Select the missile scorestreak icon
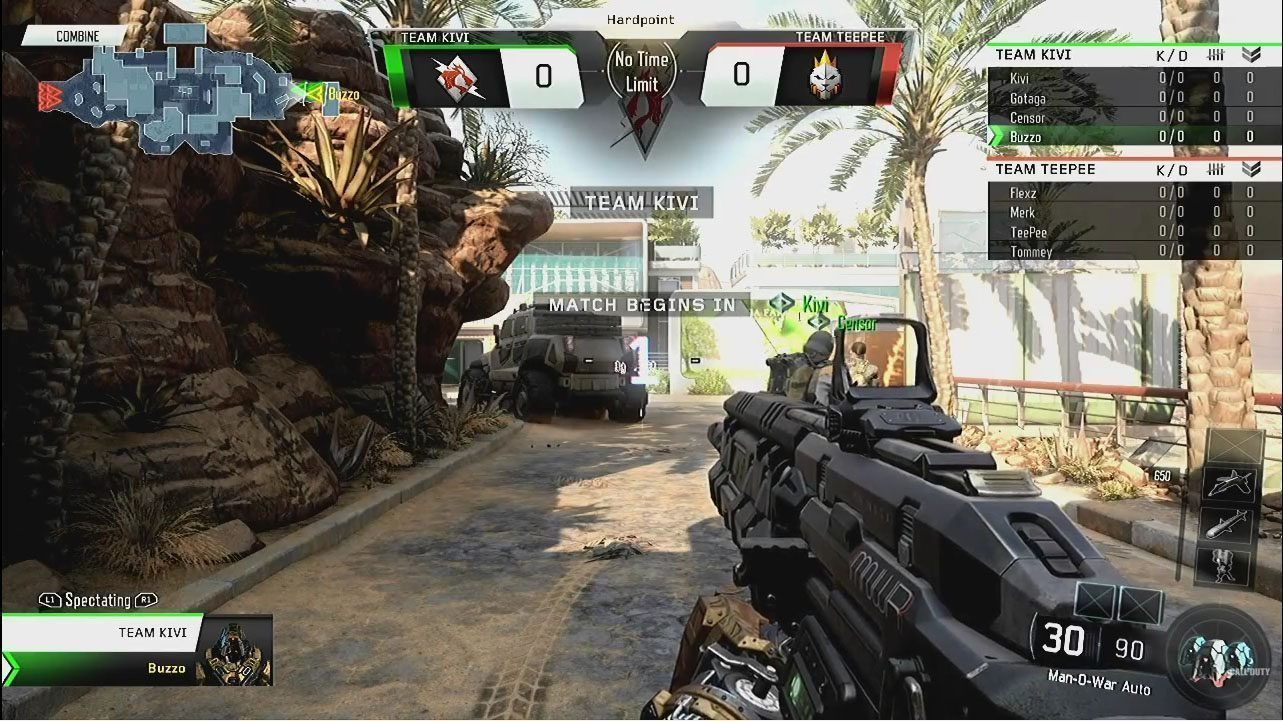The image size is (1283, 721). point(1229,525)
